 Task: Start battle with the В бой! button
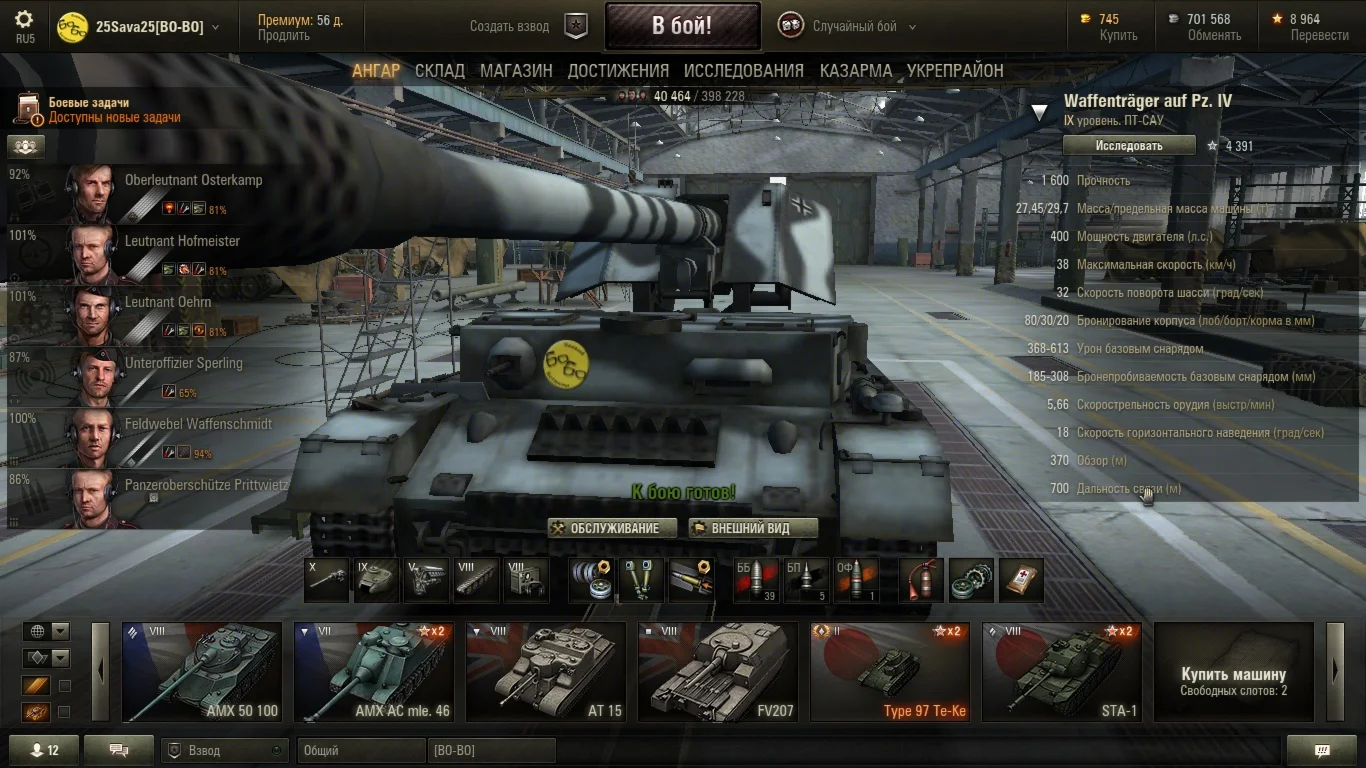[682, 26]
